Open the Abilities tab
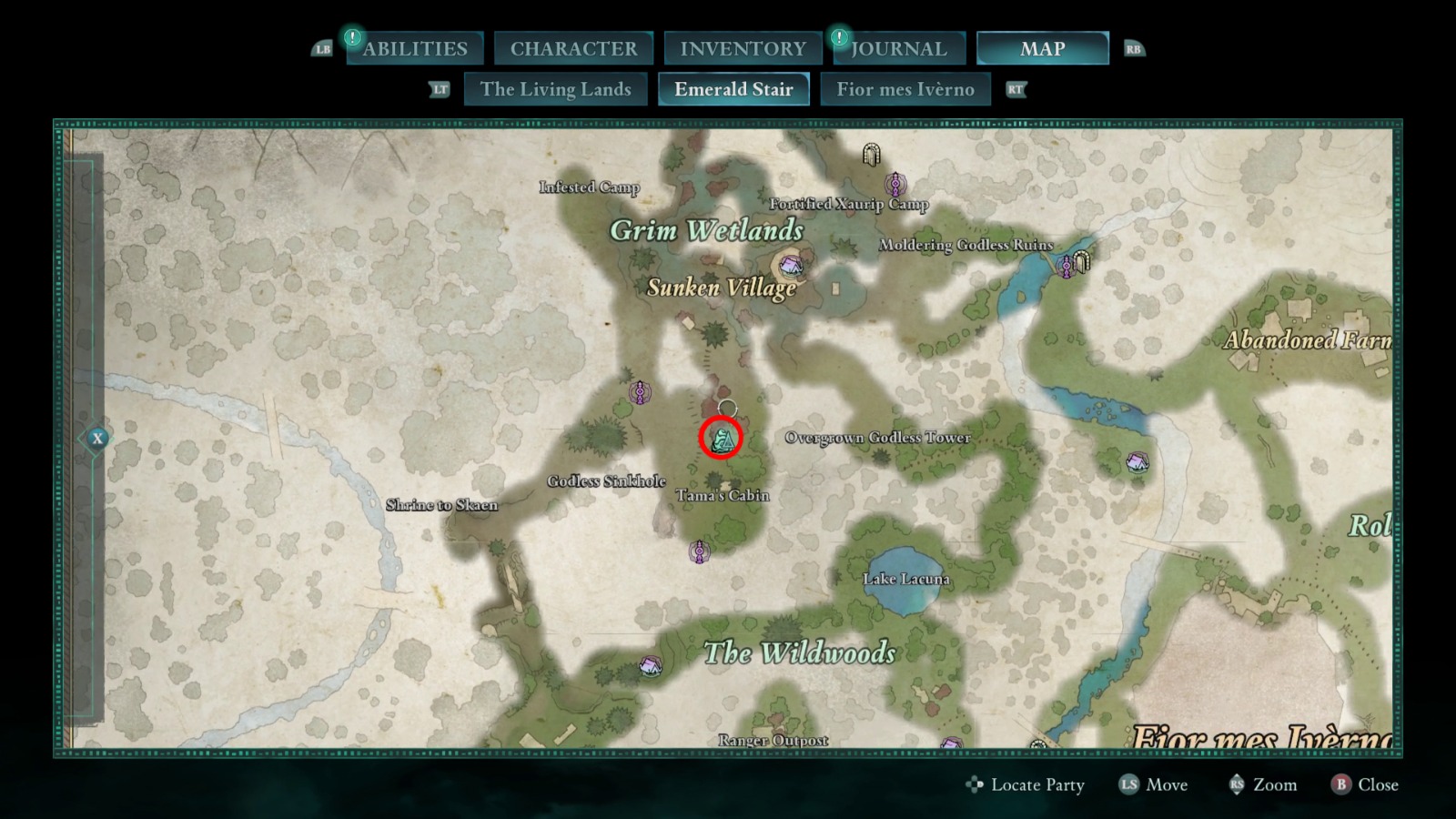The width and height of the screenshot is (1456, 819). pyautogui.click(x=415, y=48)
